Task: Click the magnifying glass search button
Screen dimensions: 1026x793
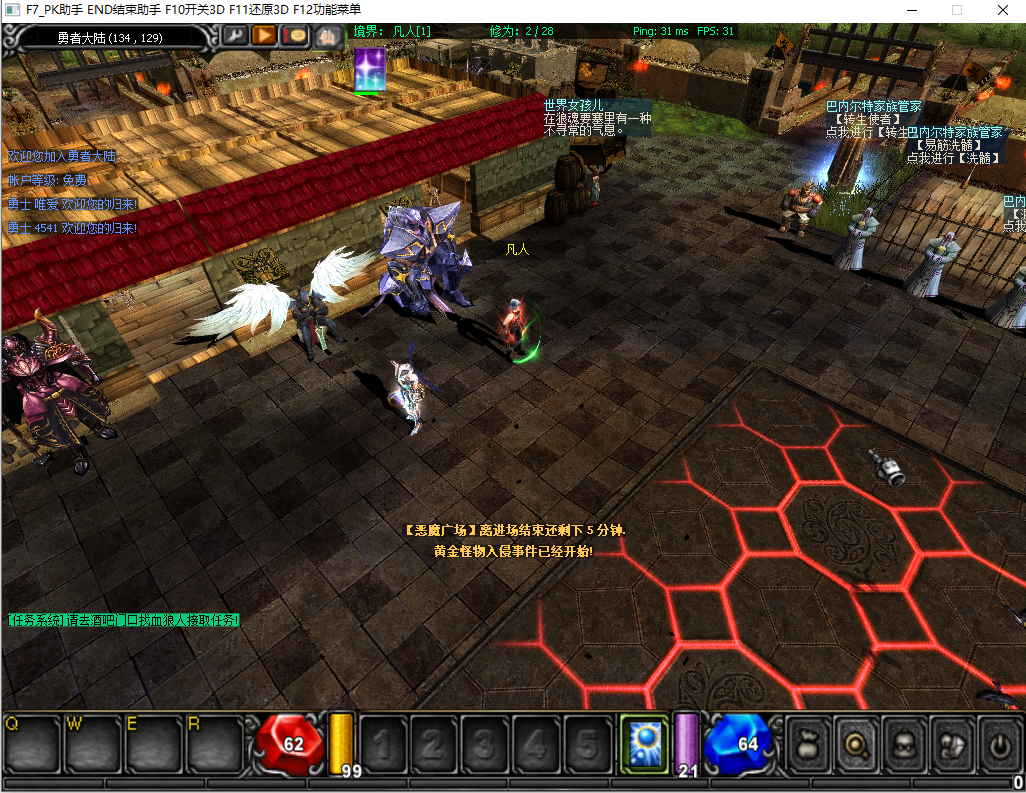Action: tap(856, 744)
